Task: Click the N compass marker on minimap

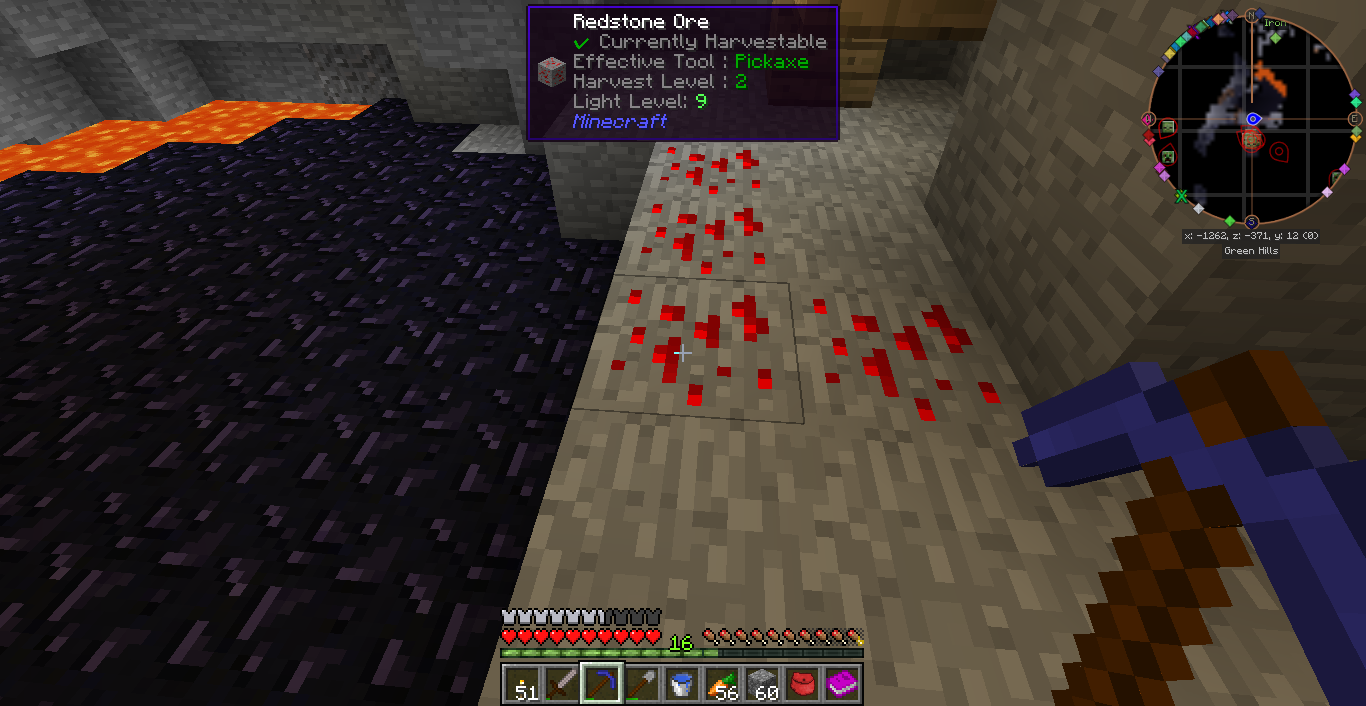Action: click(1251, 16)
